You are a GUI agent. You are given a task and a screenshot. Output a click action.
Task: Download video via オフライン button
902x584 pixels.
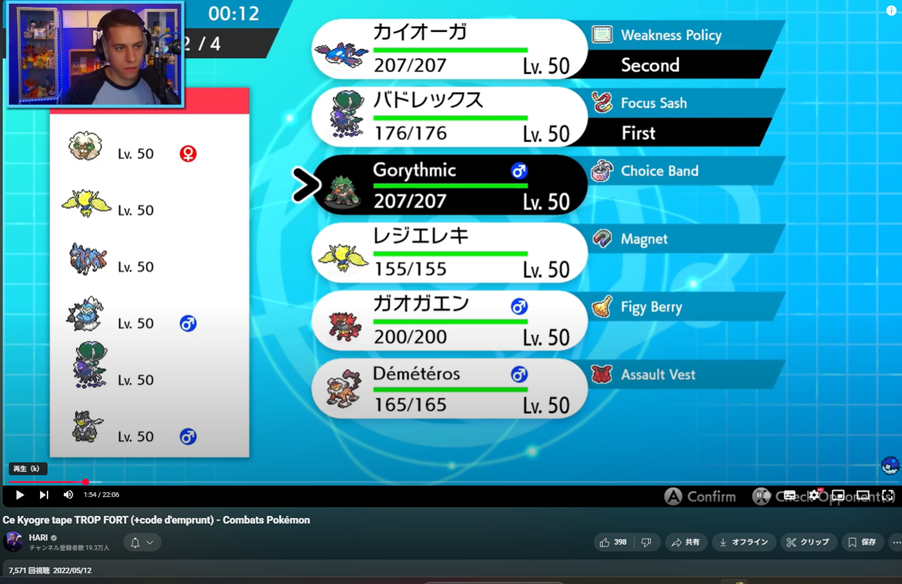click(744, 542)
